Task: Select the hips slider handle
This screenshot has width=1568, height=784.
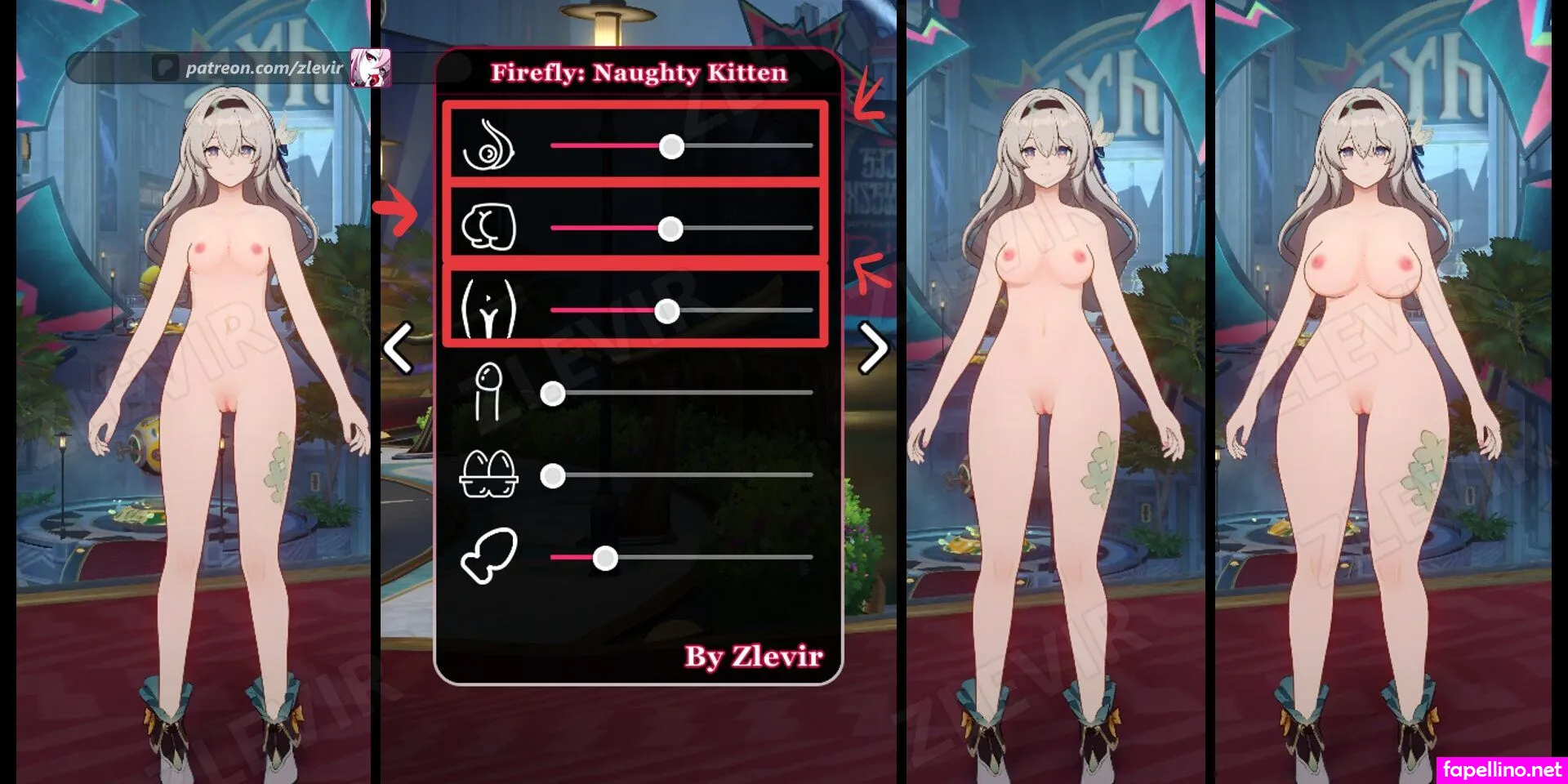Action: click(x=667, y=311)
